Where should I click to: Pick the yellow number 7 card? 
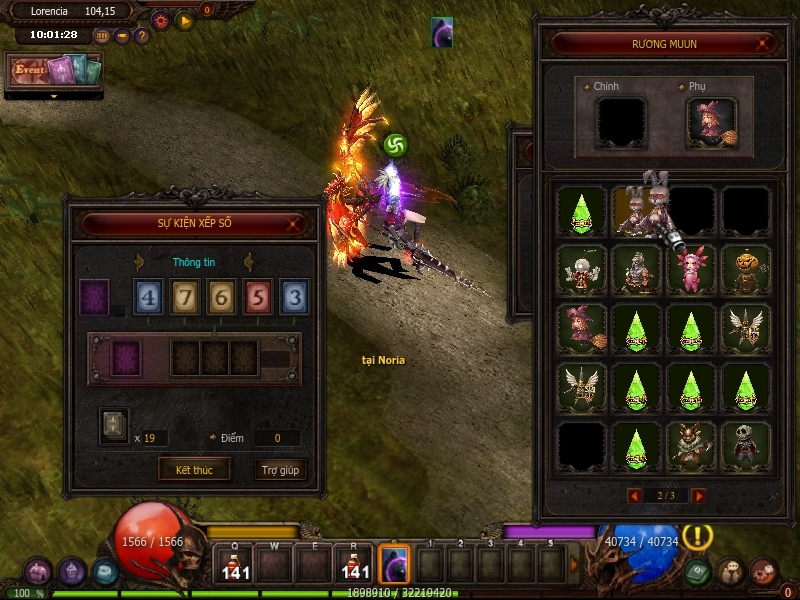(x=186, y=298)
